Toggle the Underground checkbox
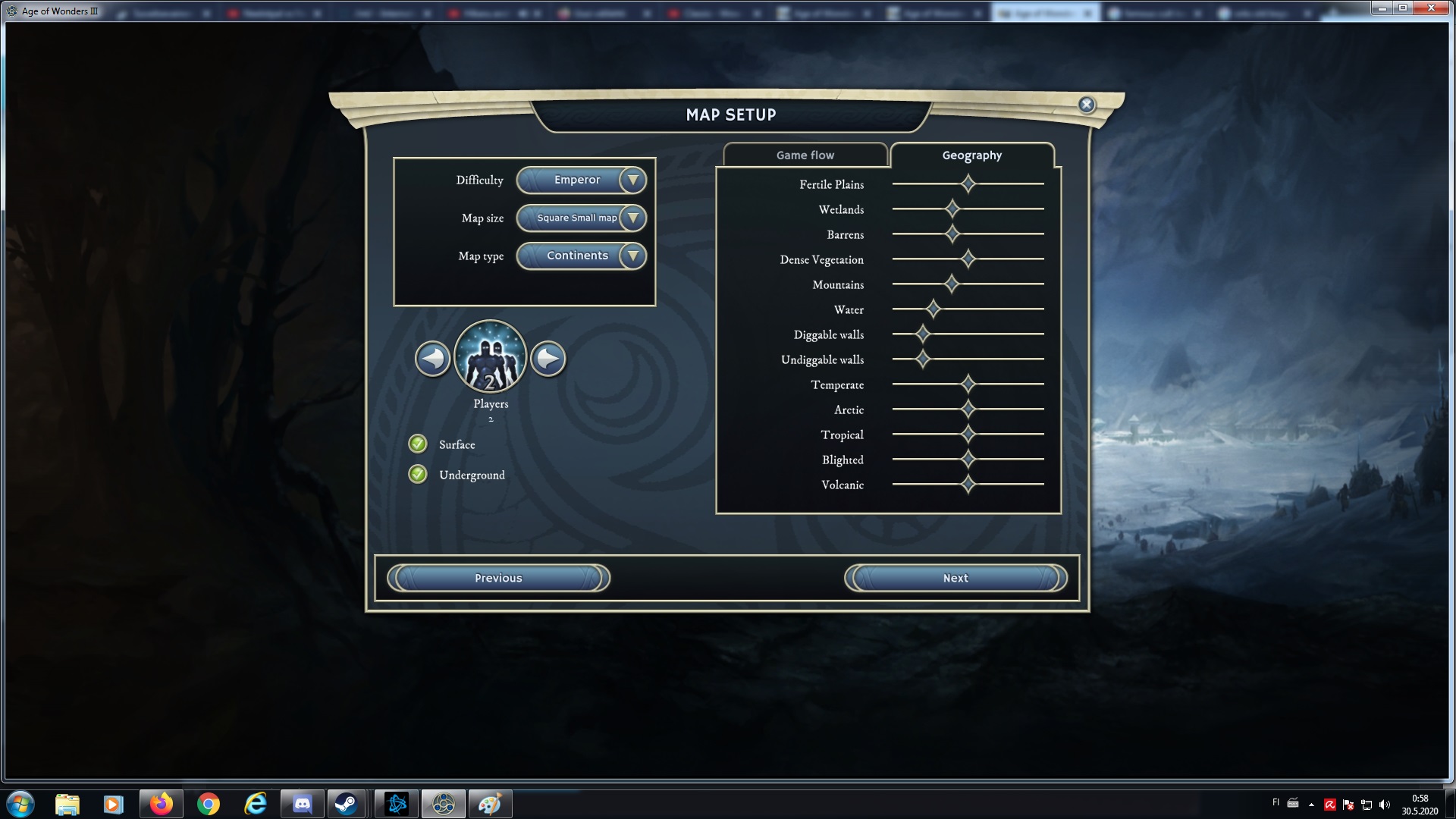This screenshot has width=1456, height=819. tap(418, 475)
